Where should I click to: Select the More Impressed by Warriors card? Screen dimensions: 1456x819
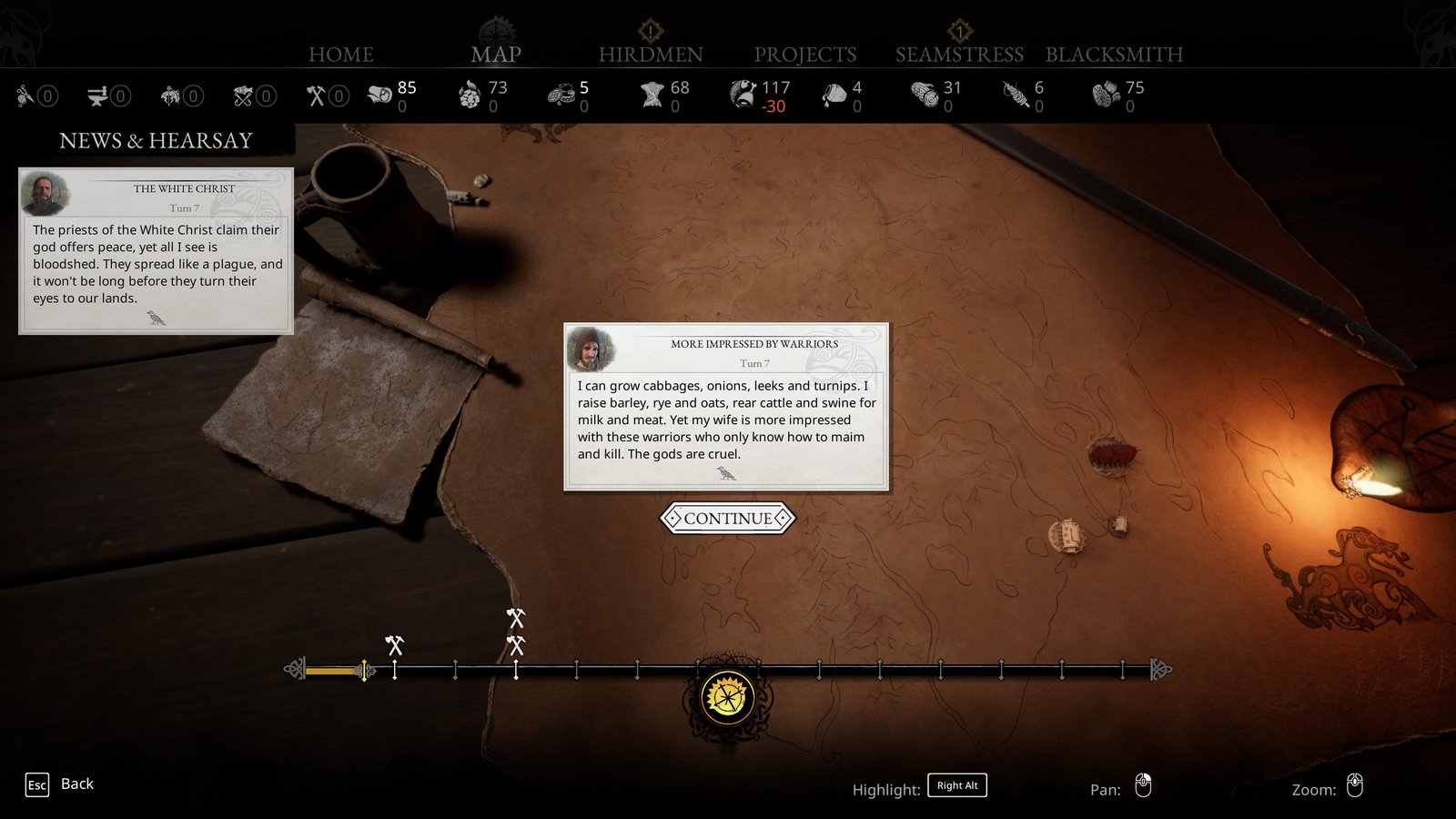(x=726, y=407)
